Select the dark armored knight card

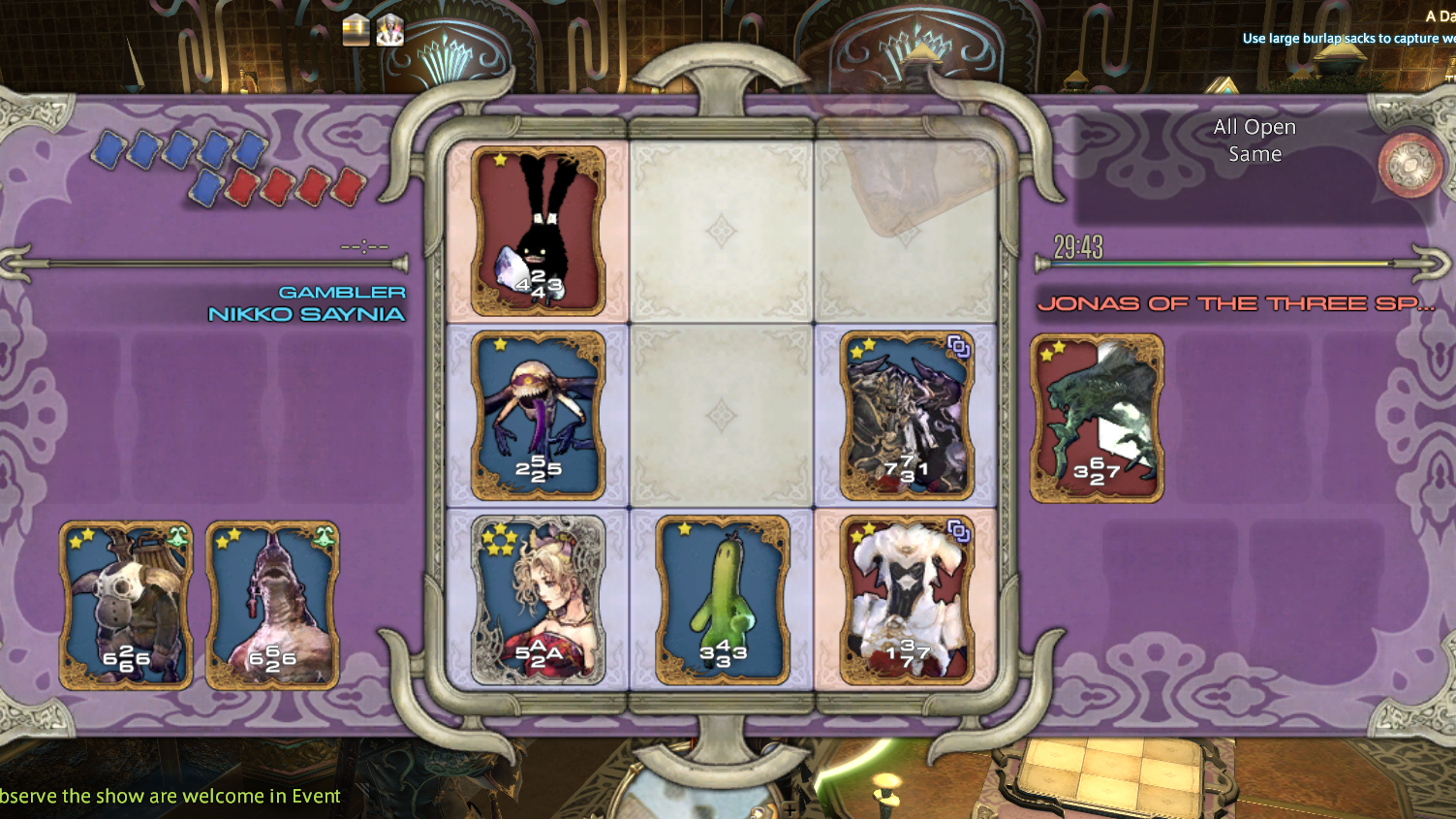click(x=907, y=416)
